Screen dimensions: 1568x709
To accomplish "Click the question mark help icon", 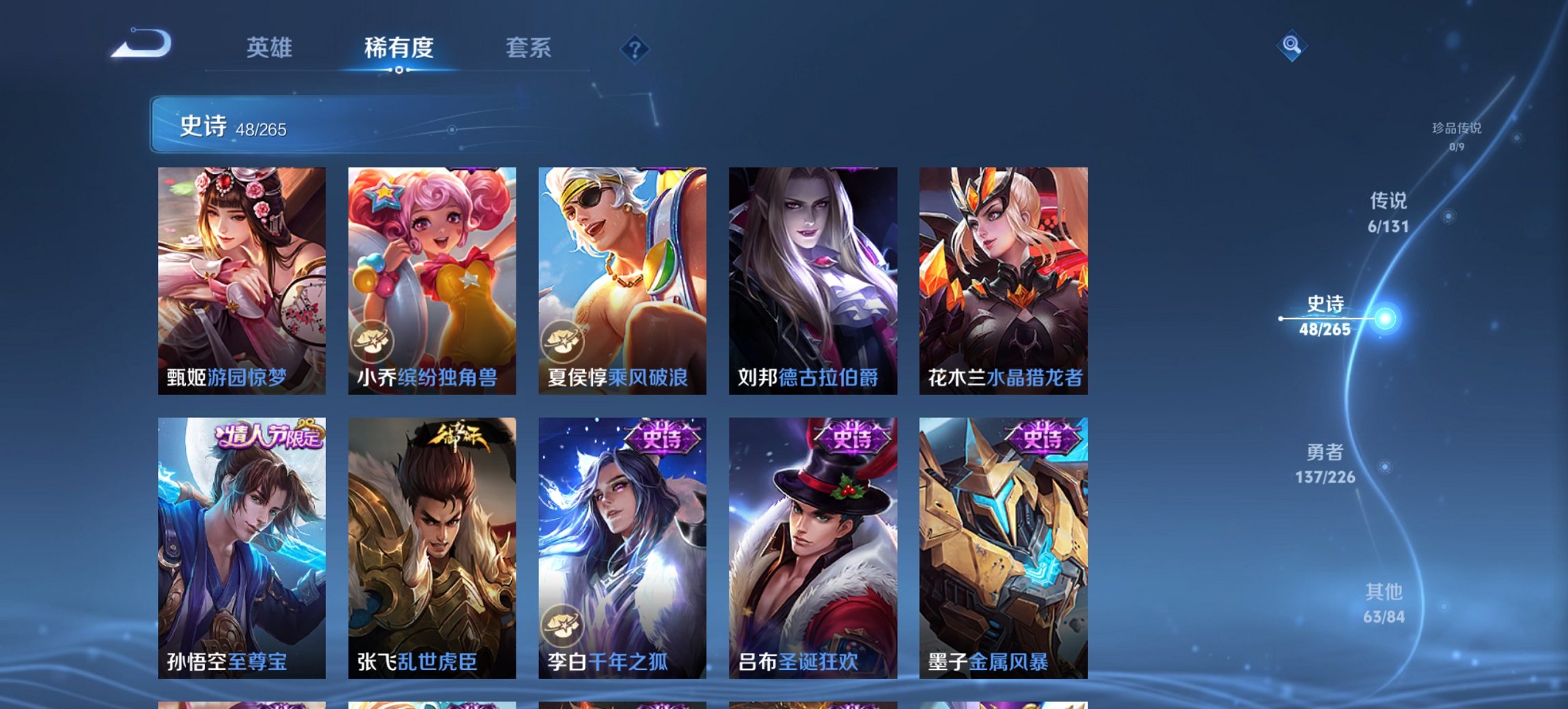I will pos(636,48).
